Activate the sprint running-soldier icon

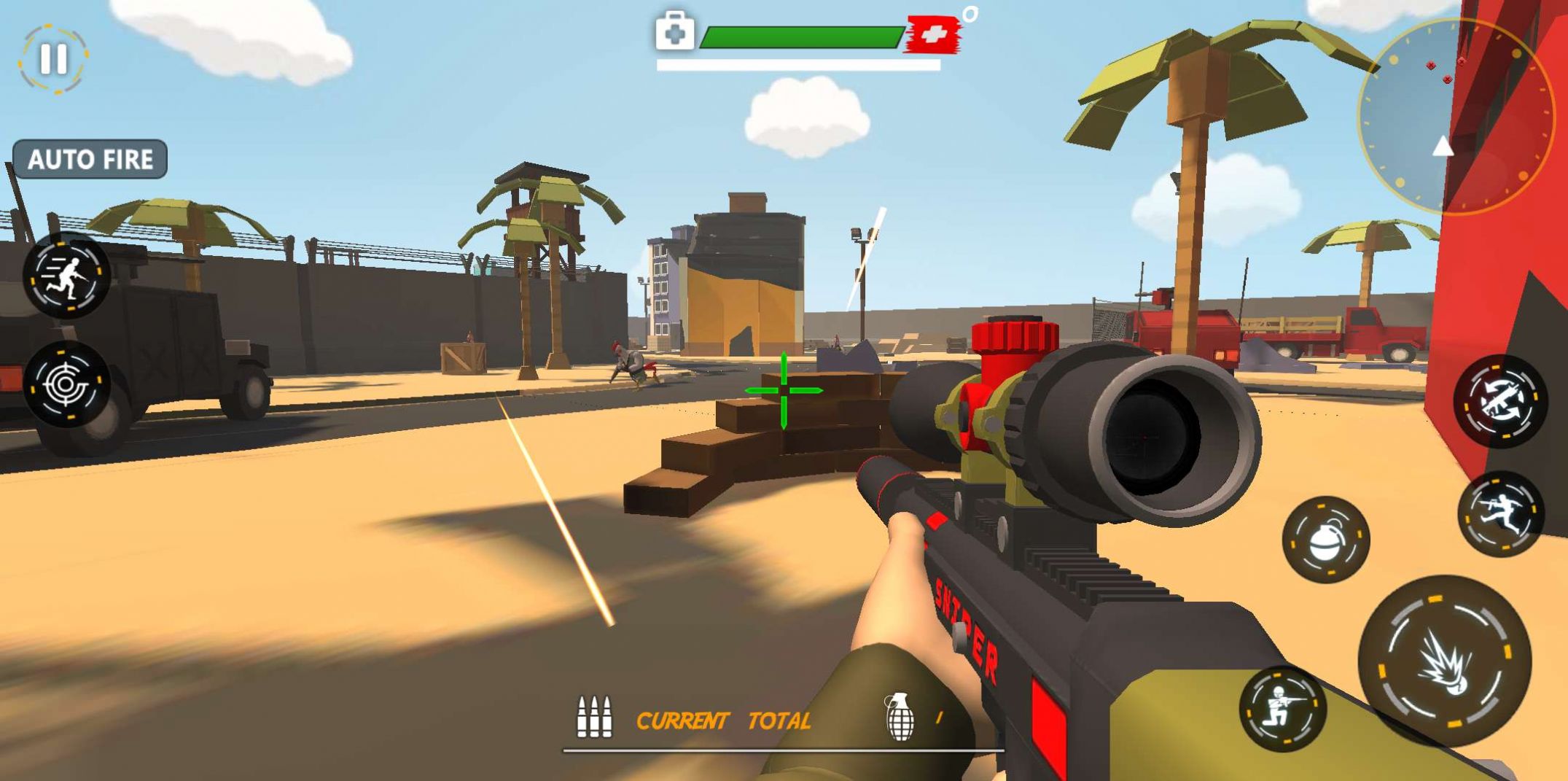(67, 276)
